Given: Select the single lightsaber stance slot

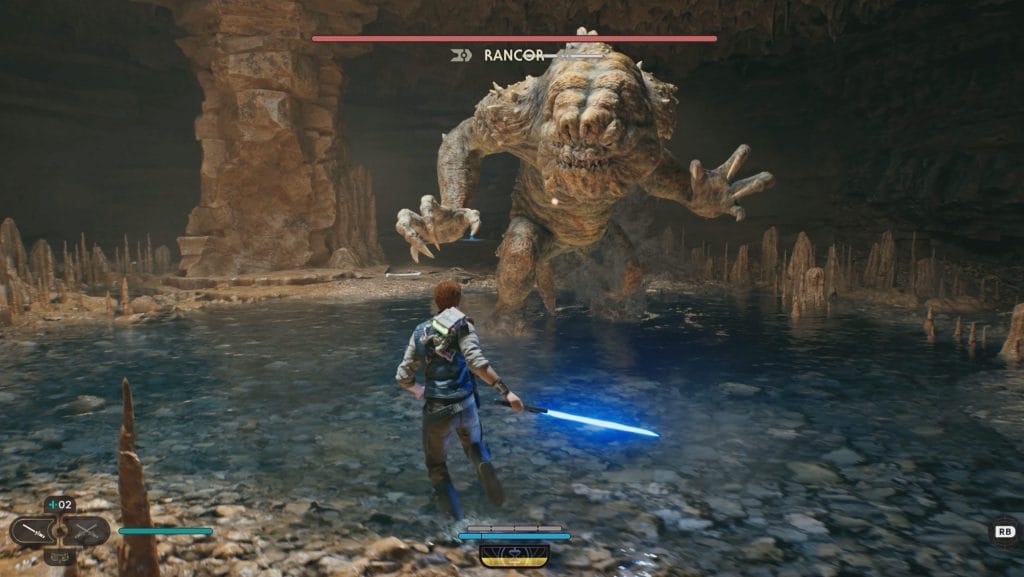Looking at the screenshot, I should [x=33, y=531].
